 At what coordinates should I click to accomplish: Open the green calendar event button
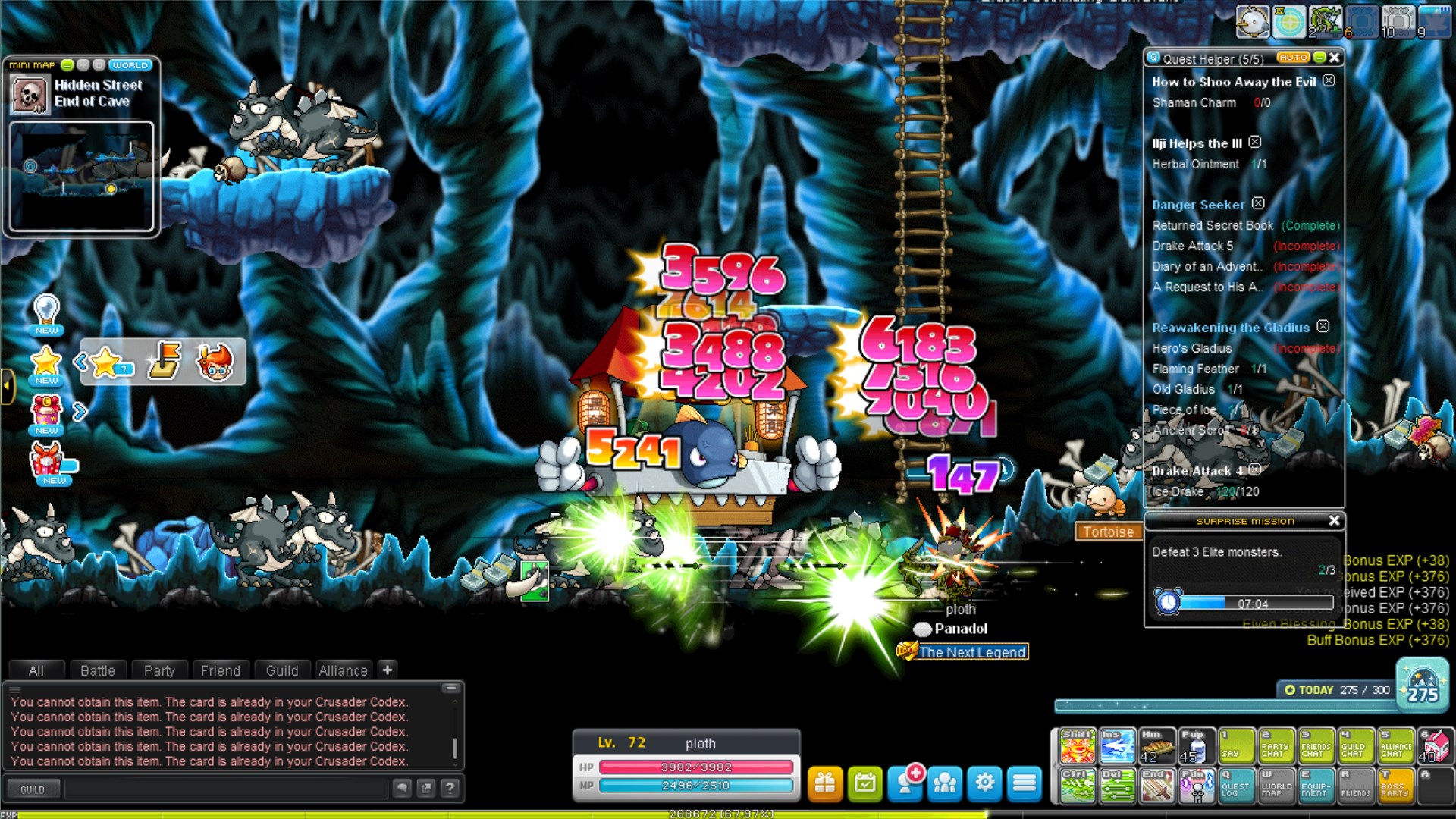(x=865, y=783)
